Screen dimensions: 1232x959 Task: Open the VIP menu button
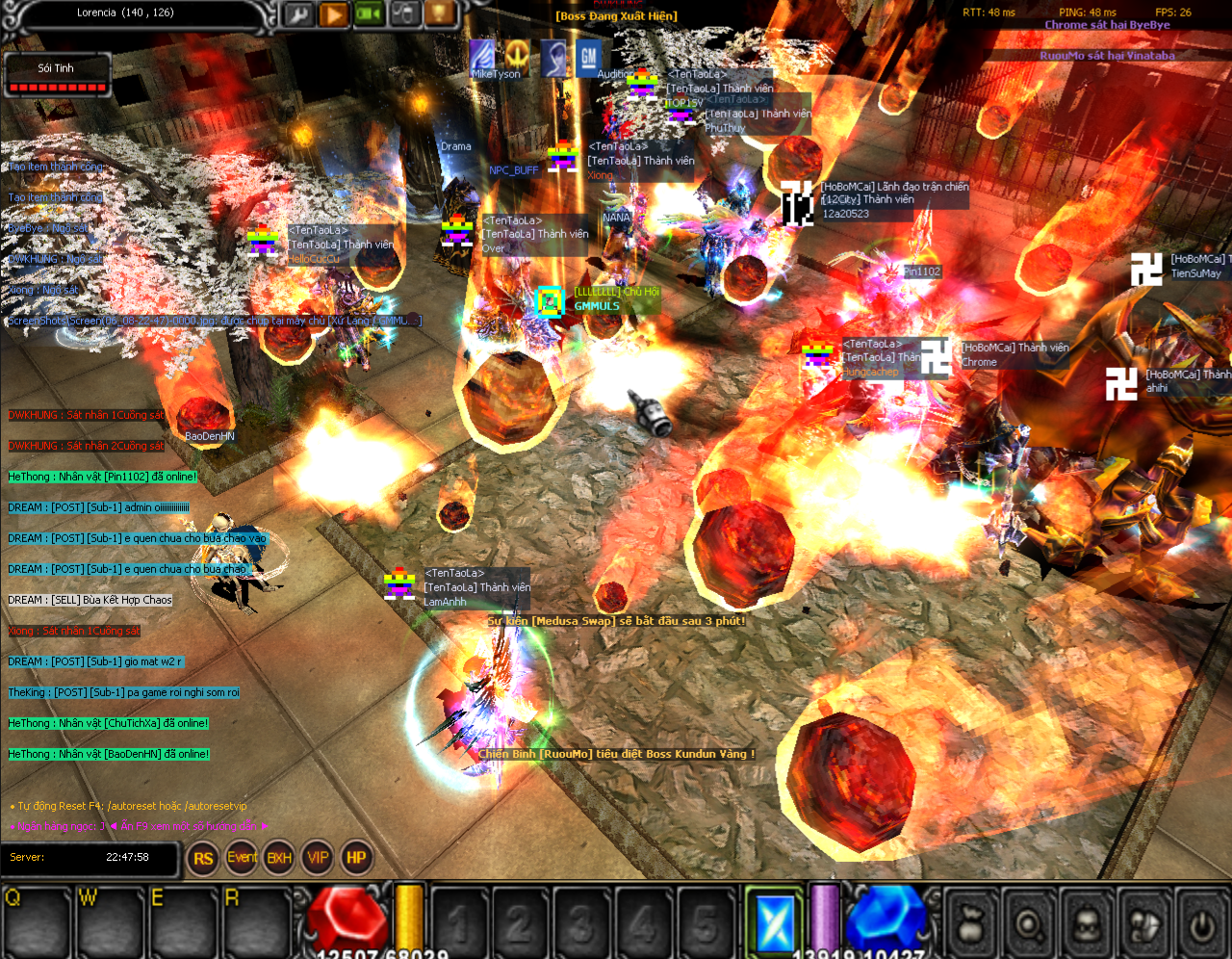318,858
